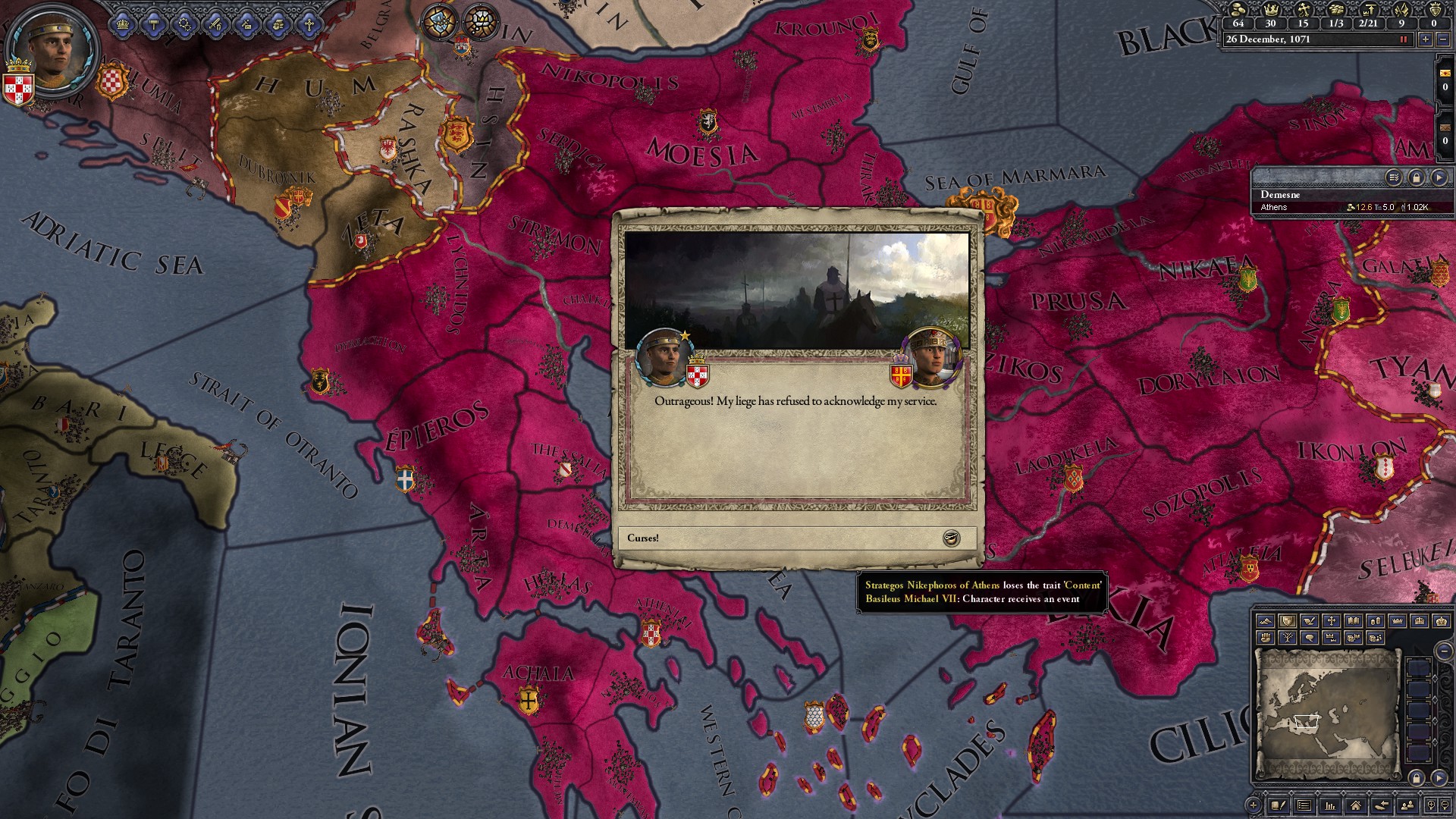Lock the Demesne outliner panel
Image resolution: width=1456 pixels, height=819 pixels.
coord(1416,177)
